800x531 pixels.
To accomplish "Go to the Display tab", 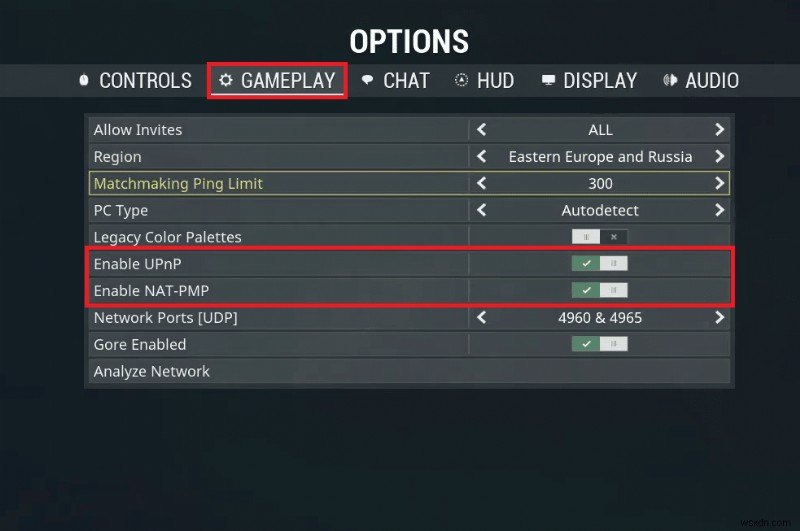I will pyautogui.click(x=589, y=81).
